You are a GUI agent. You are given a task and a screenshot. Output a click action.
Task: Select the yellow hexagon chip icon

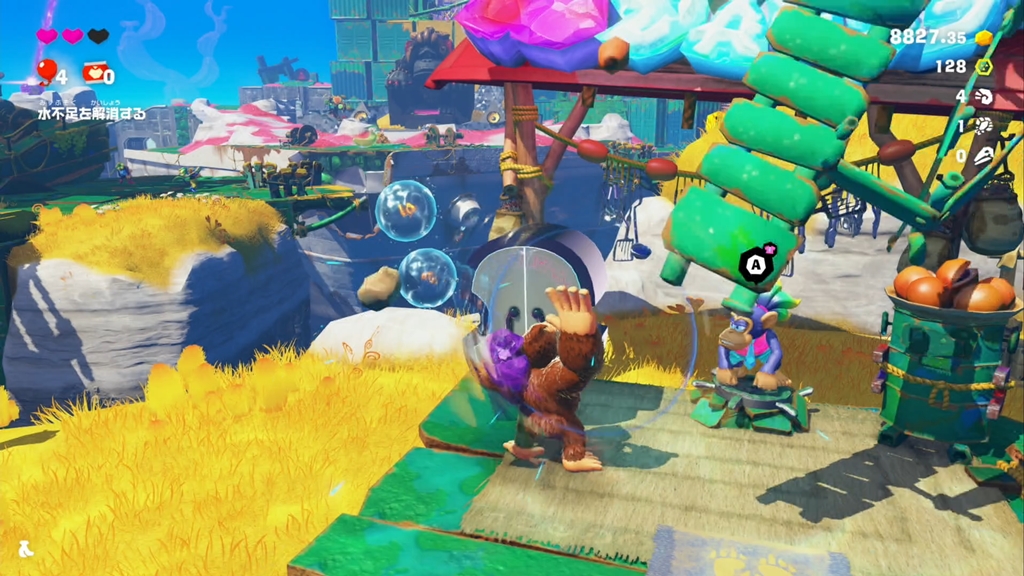[984, 67]
